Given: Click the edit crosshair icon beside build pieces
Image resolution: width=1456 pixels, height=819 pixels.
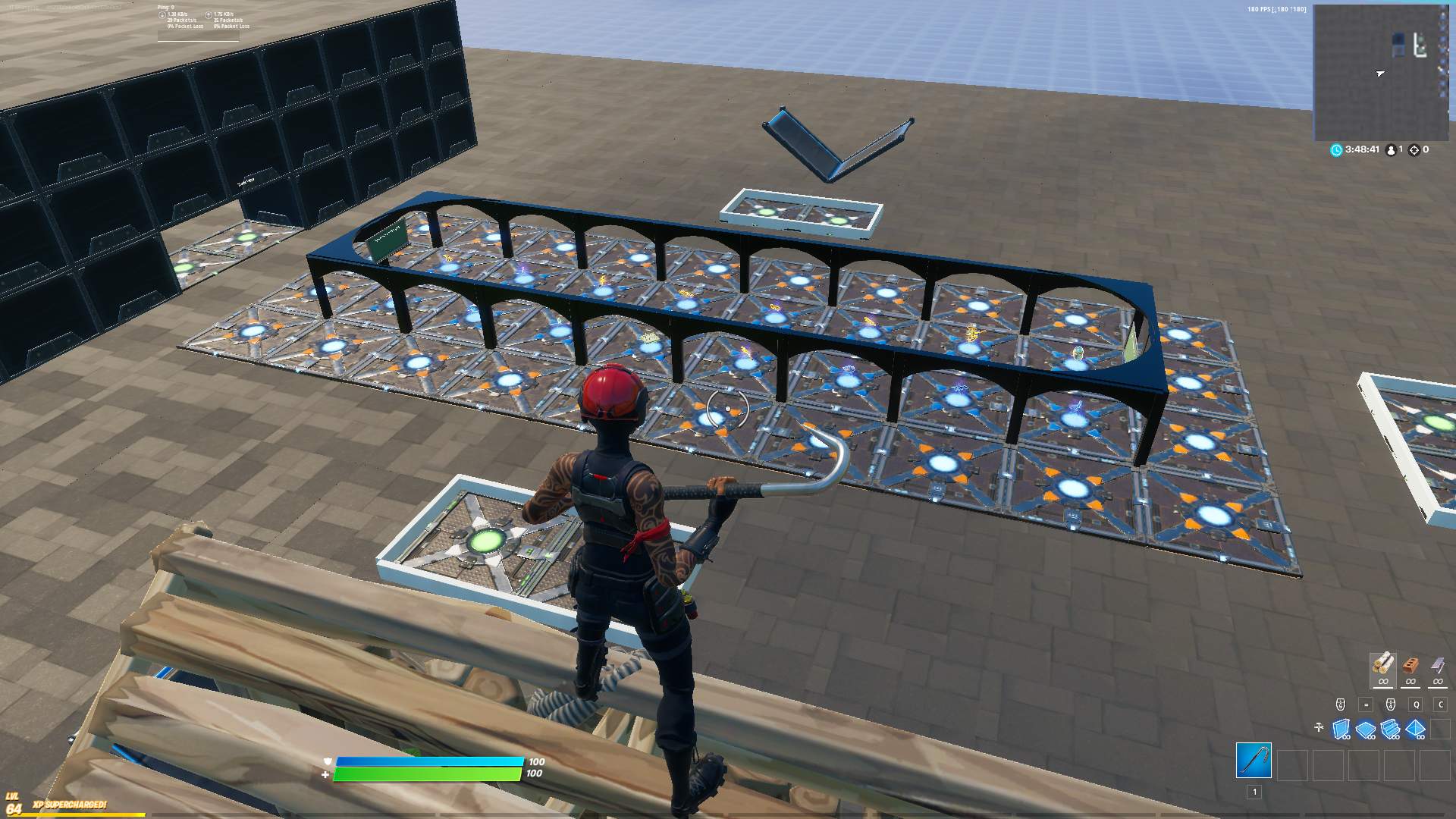Looking at the screenshot, I should point(1319,726).
